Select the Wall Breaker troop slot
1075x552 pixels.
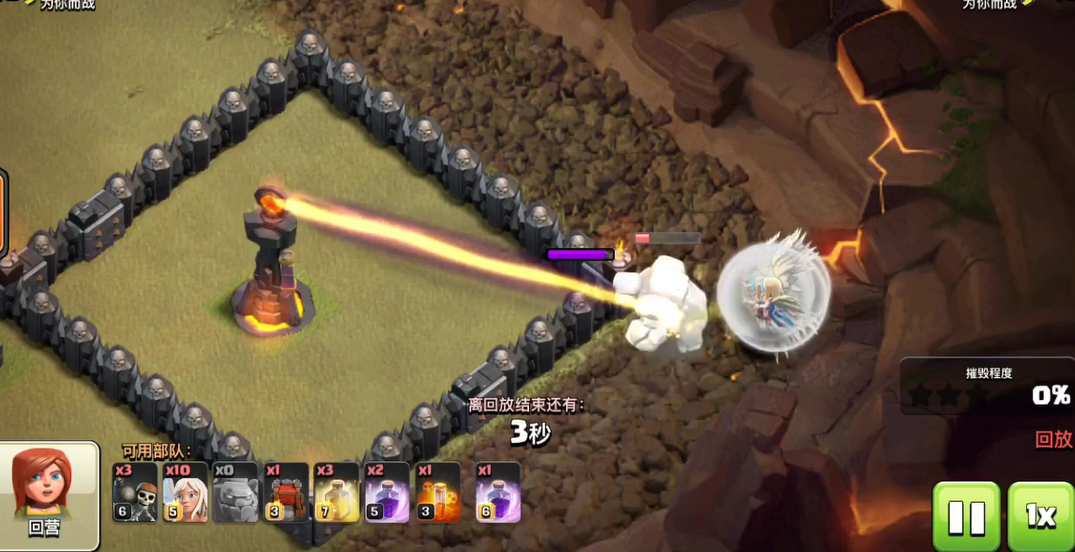[x=135, y=492]
